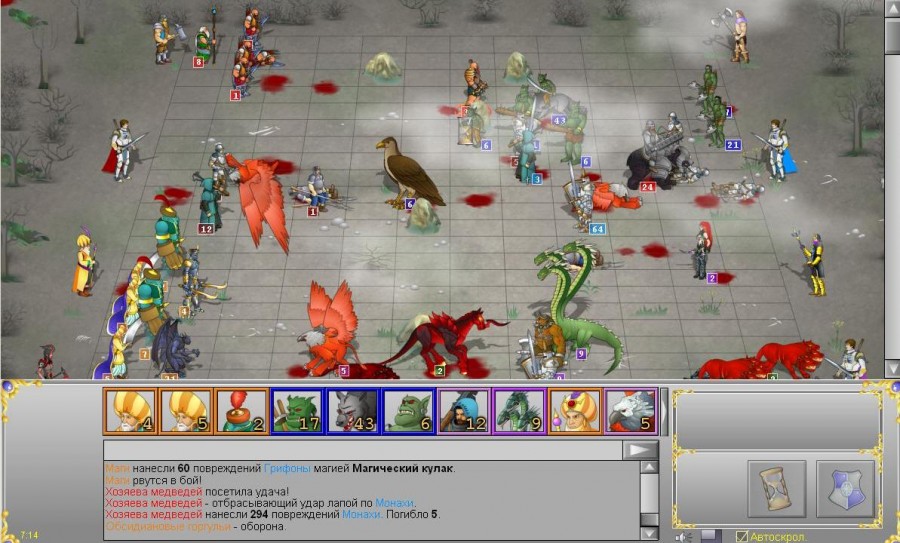Select the red-turbaned mage portrait
This screenshot has height=543, width=900.
coord(575,410)
